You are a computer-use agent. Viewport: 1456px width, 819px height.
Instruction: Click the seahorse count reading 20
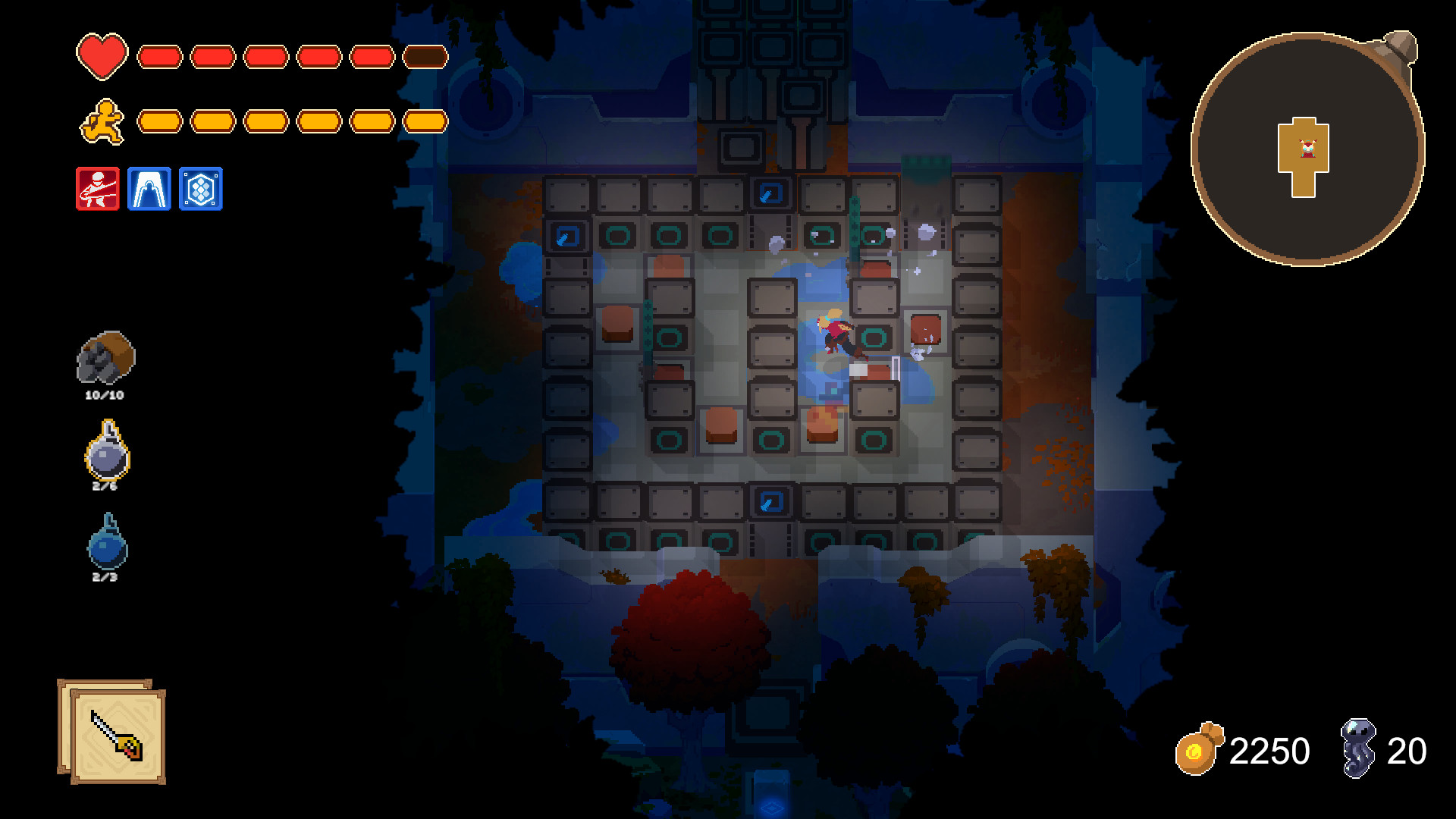[1407, 752]
